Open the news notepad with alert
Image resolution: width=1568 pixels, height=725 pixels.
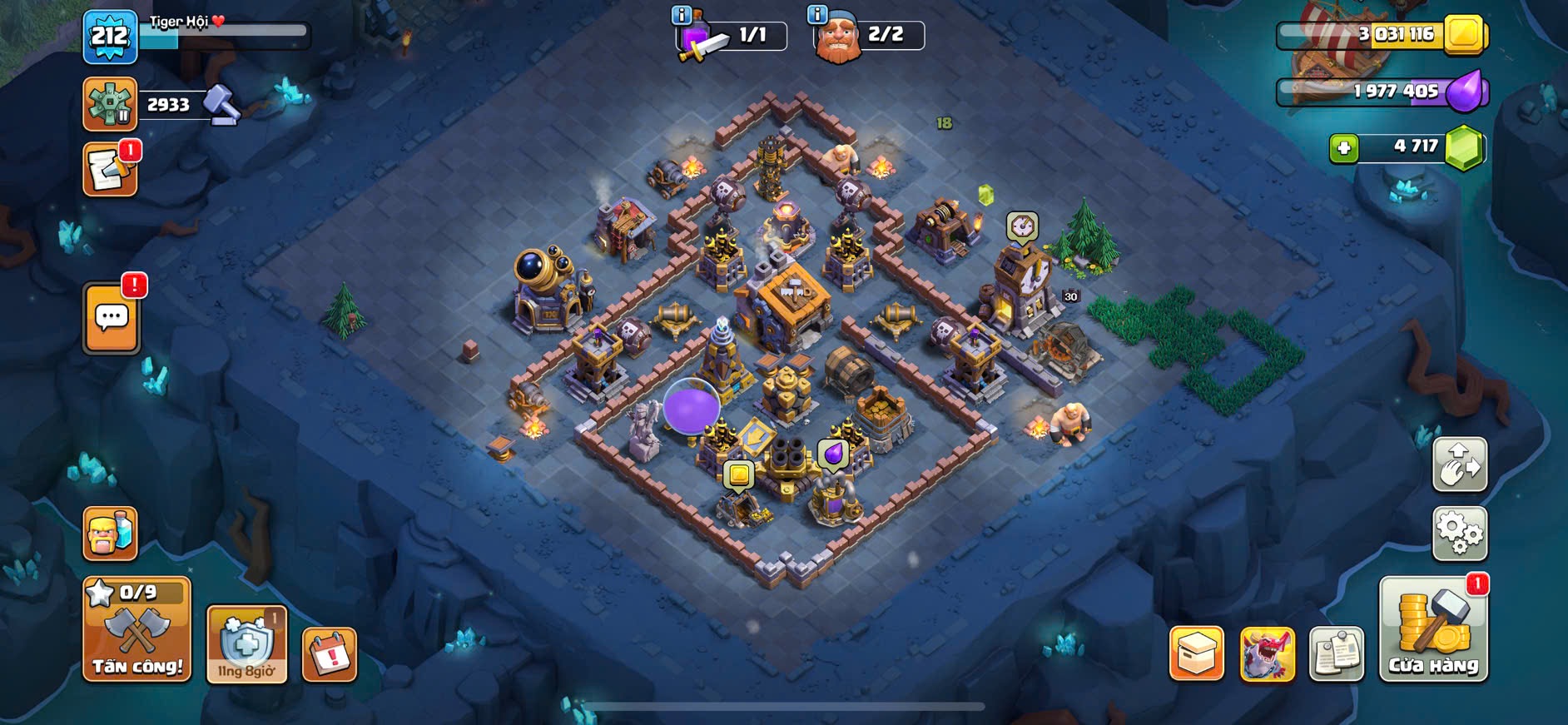110,170
